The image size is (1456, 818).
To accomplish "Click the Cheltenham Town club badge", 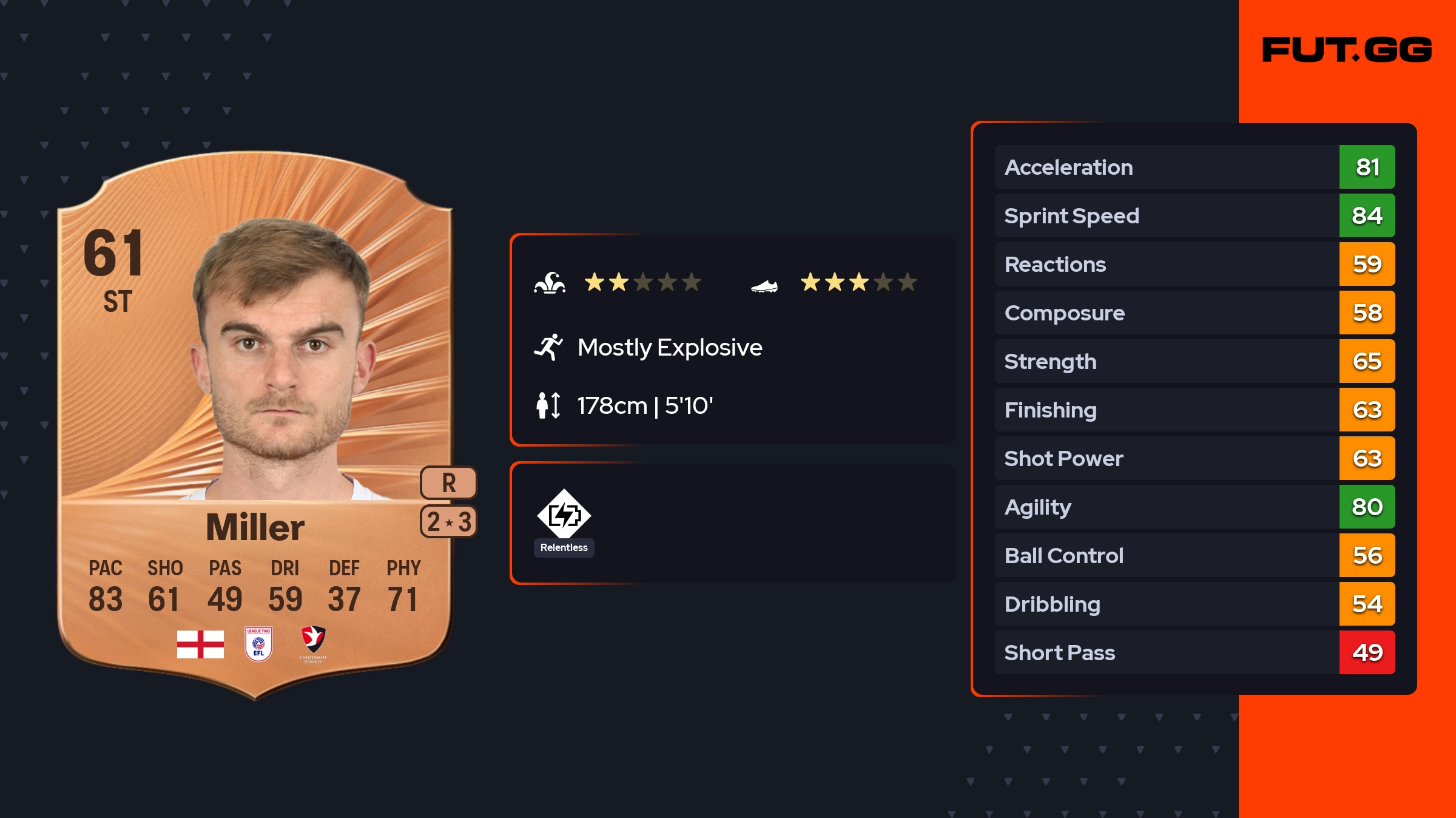I will click(314, 642).
